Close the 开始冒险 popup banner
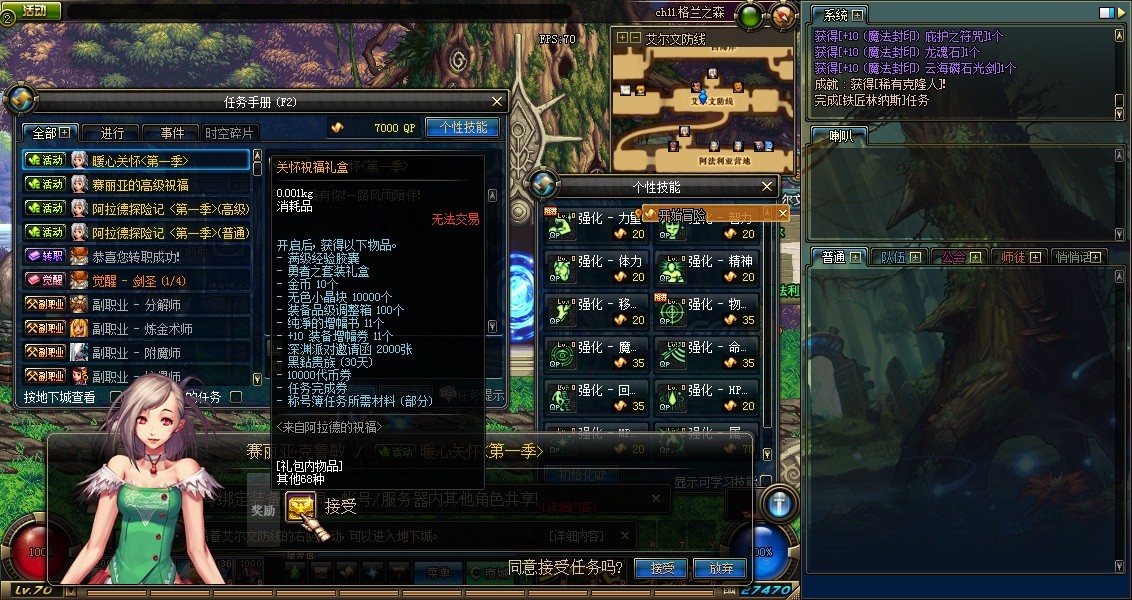The image size is (1132, 600). [783, 213]
